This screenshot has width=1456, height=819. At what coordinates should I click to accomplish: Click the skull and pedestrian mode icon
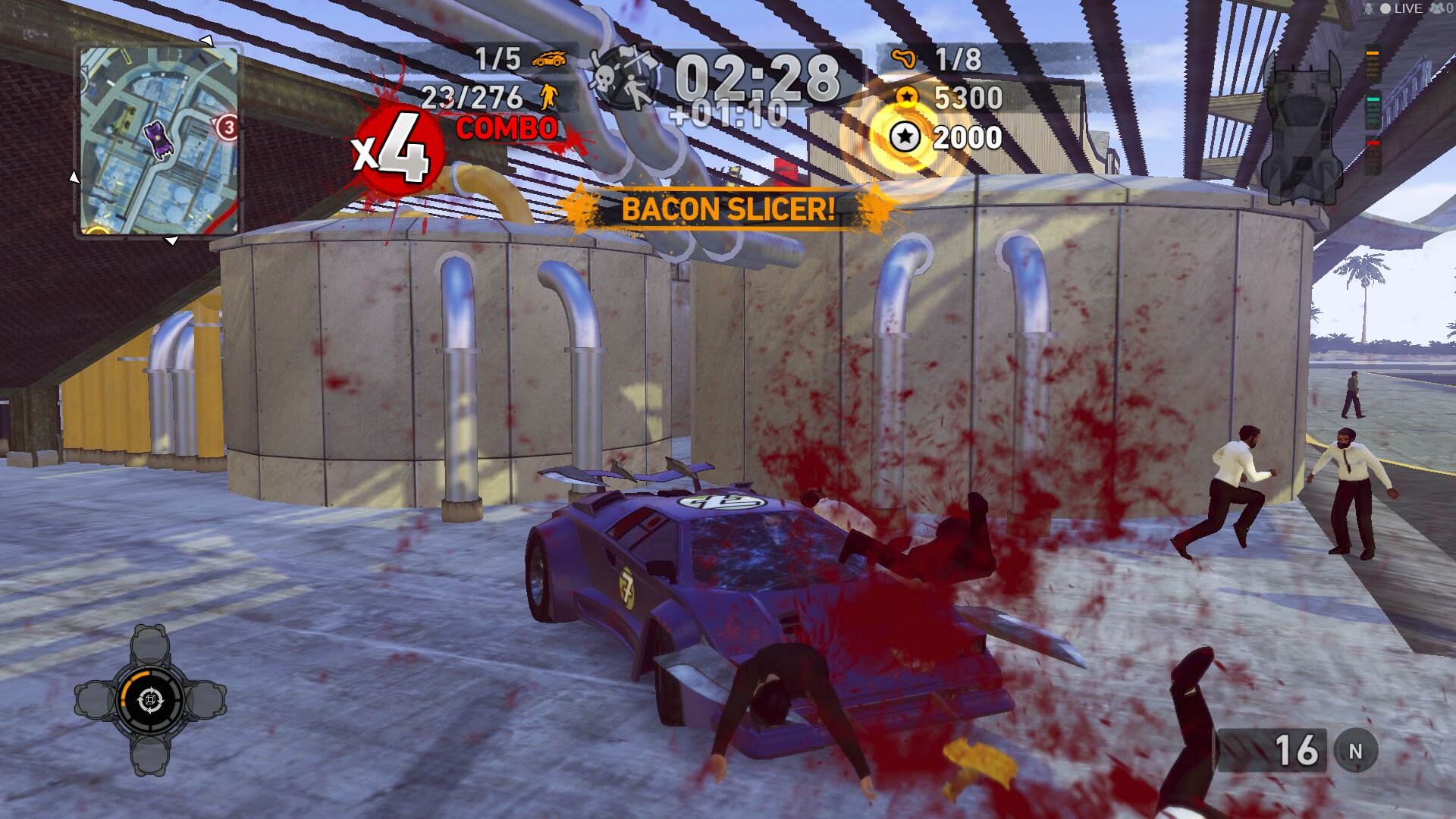tap(624, 78)
